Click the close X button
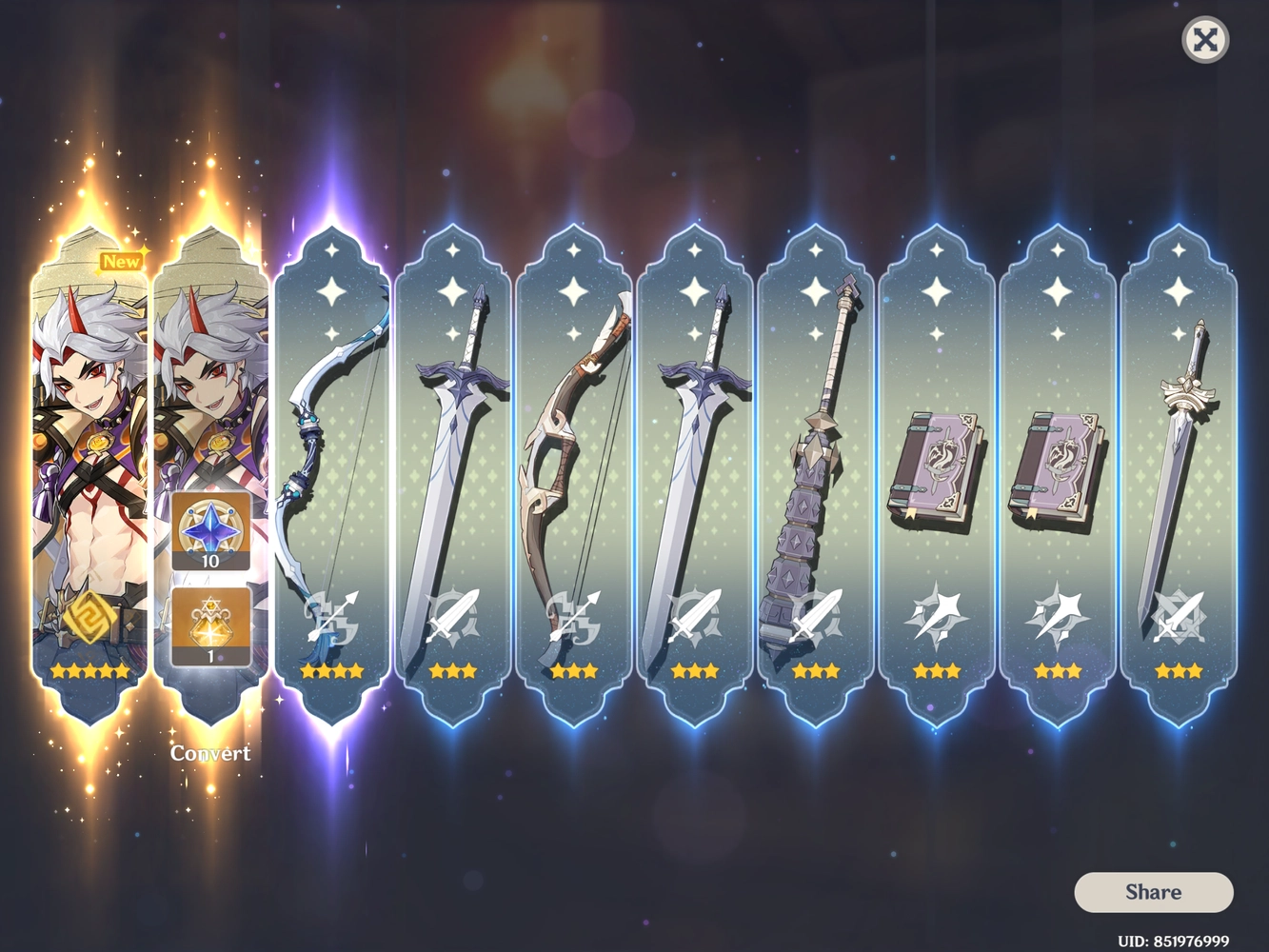The width and height of the screenshot is (1269, 952). [1205, 40]
